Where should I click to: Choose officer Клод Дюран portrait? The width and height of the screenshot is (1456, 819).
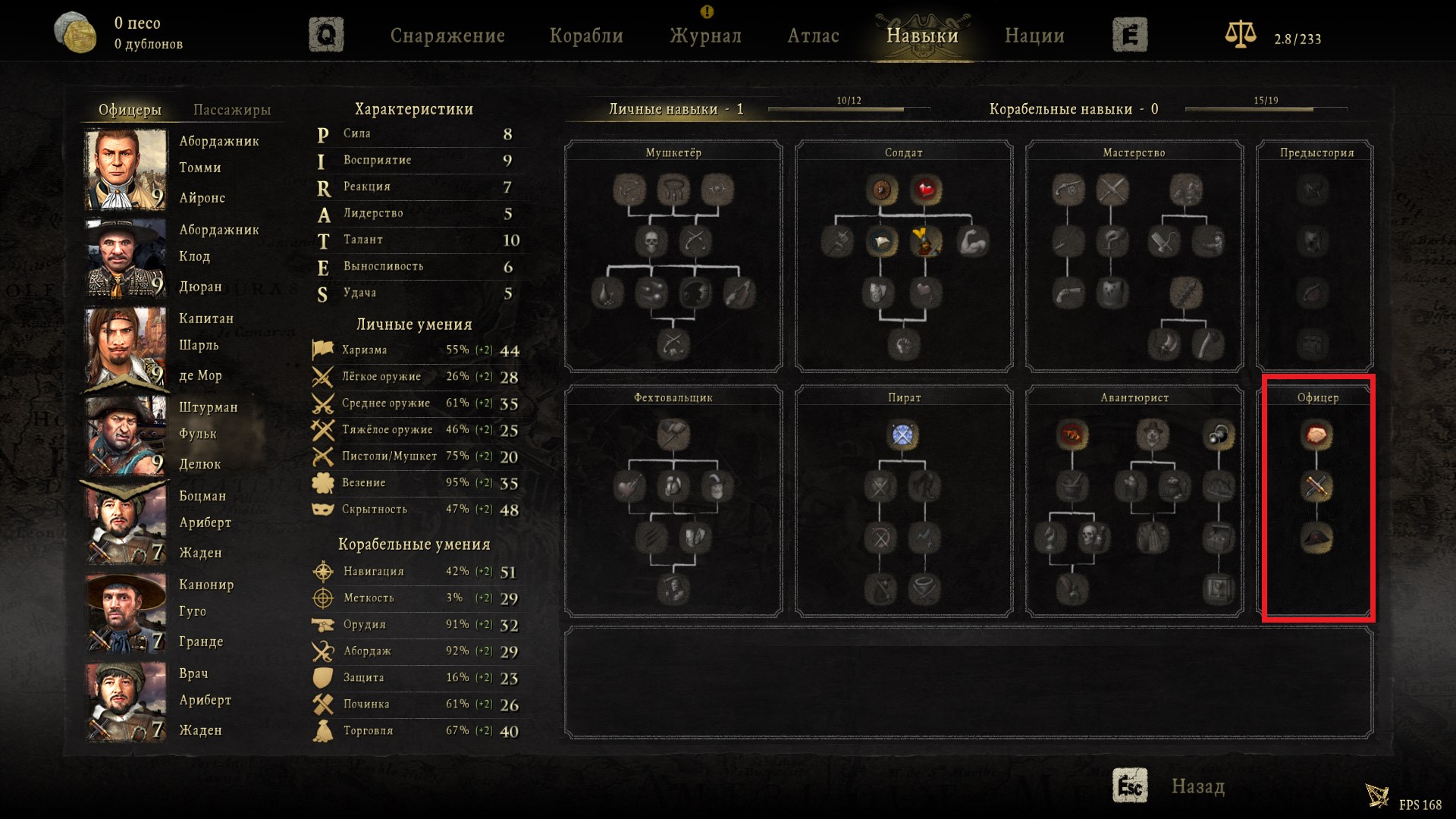(125, 258)
